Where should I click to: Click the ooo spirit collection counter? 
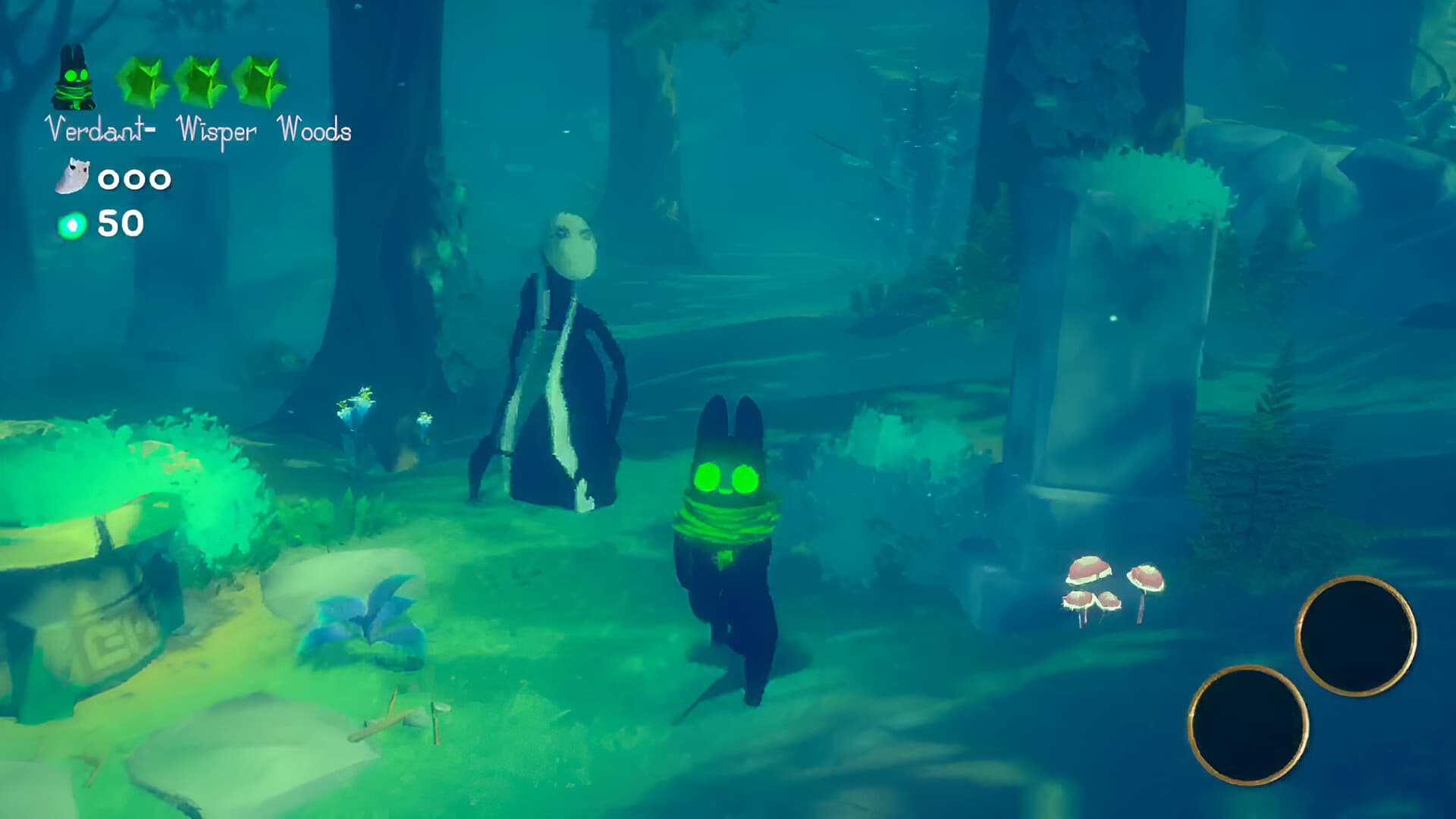133,180
